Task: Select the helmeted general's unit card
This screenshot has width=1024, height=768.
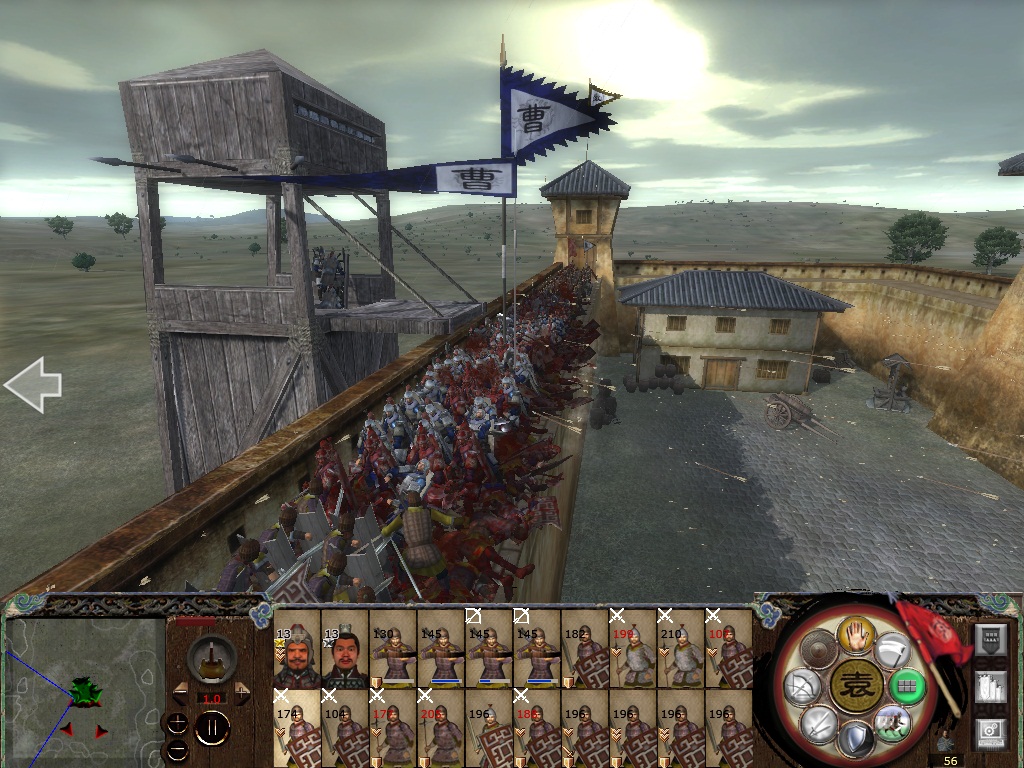Action: [297, 648]
